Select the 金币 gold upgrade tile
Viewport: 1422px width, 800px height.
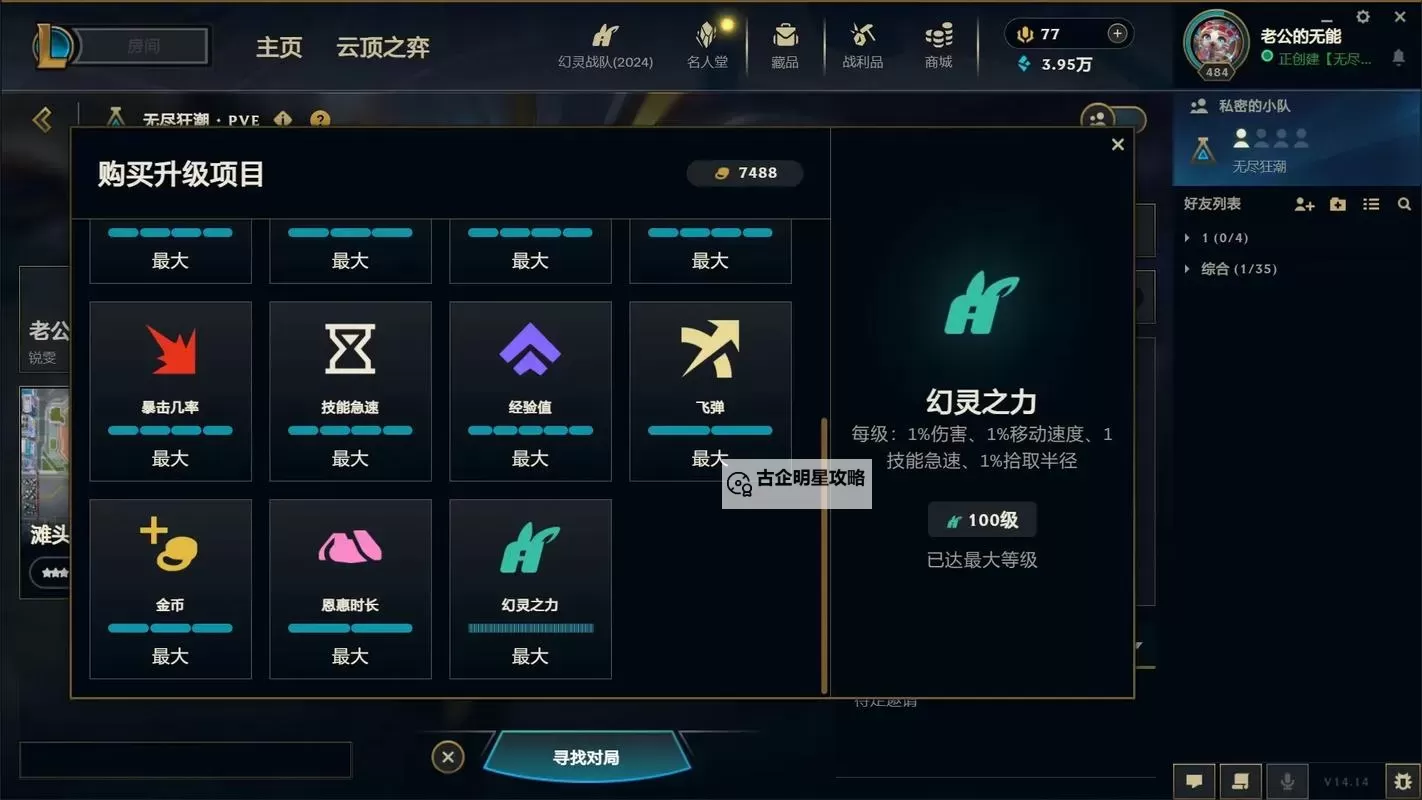tap(170, 588)
